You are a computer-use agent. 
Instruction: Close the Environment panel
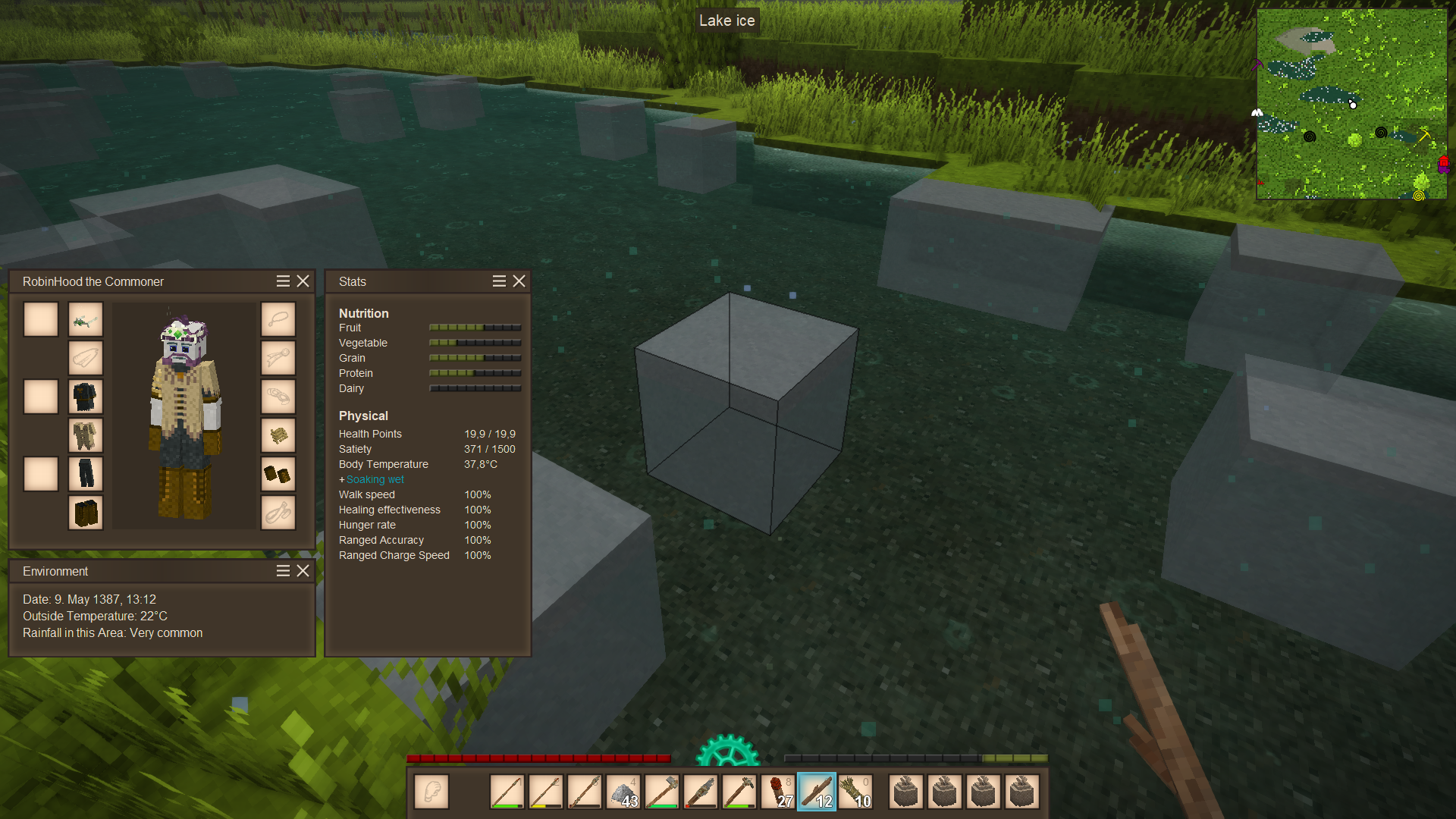tap(303, 571)
